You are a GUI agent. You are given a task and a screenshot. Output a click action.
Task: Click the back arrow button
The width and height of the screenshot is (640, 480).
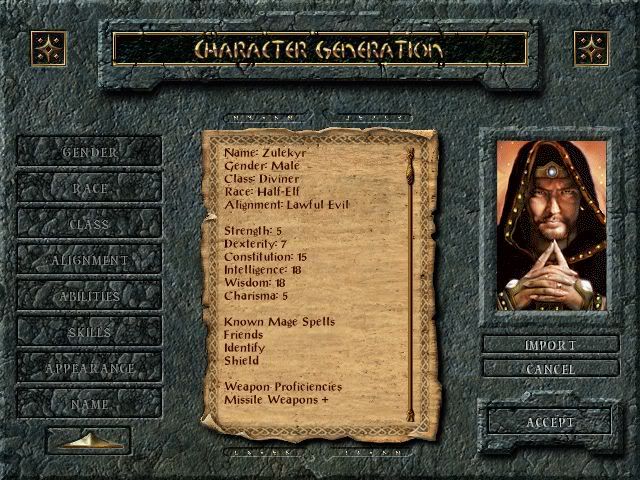(x=88, y=440)
